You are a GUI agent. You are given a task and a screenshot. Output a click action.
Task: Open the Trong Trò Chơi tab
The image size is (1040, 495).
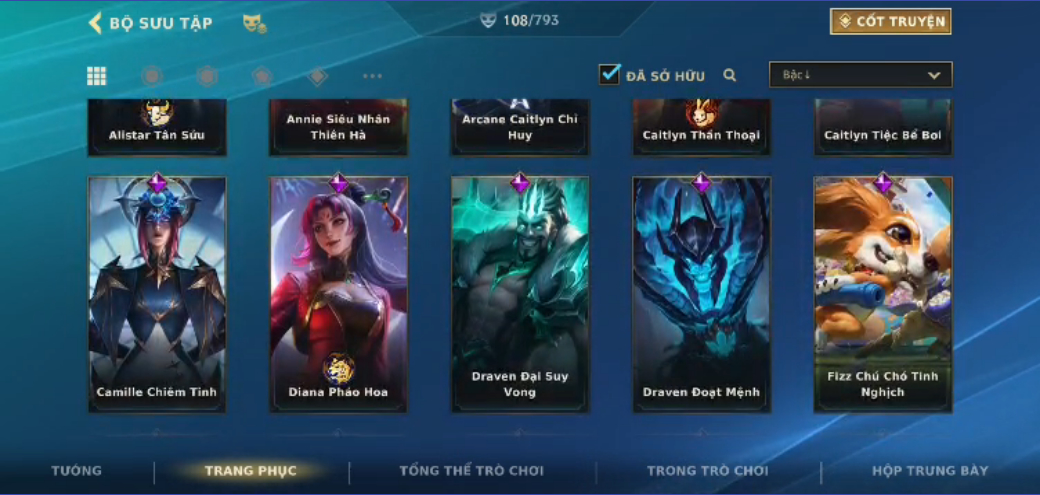[708, 471]
